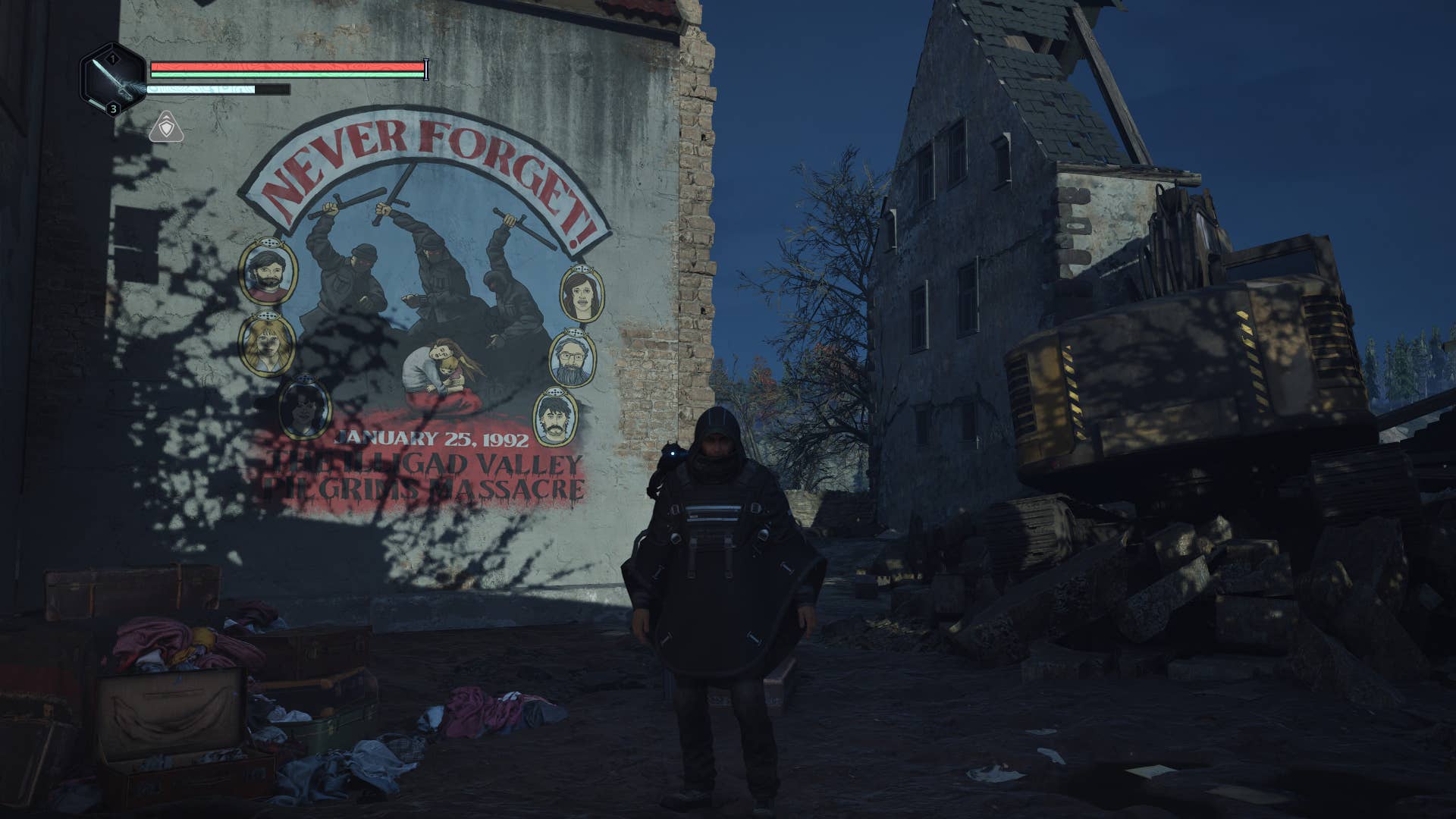Click the durability gauge inside the weapon hexagon
The image size is (1456, 819).
tap(96, 102)
